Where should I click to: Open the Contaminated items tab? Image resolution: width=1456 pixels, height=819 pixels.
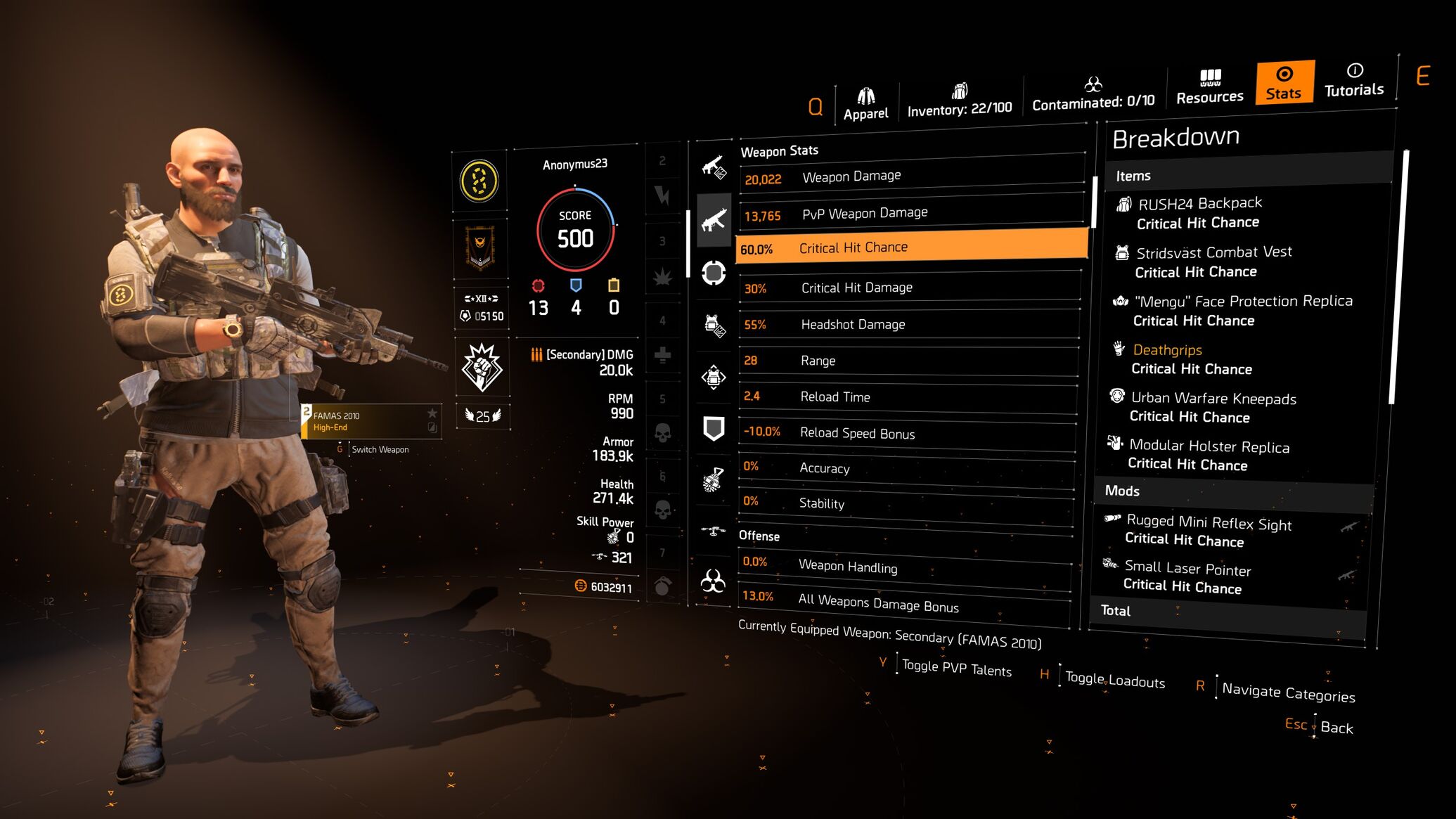pyautogui.click(x=1093, y=95)
